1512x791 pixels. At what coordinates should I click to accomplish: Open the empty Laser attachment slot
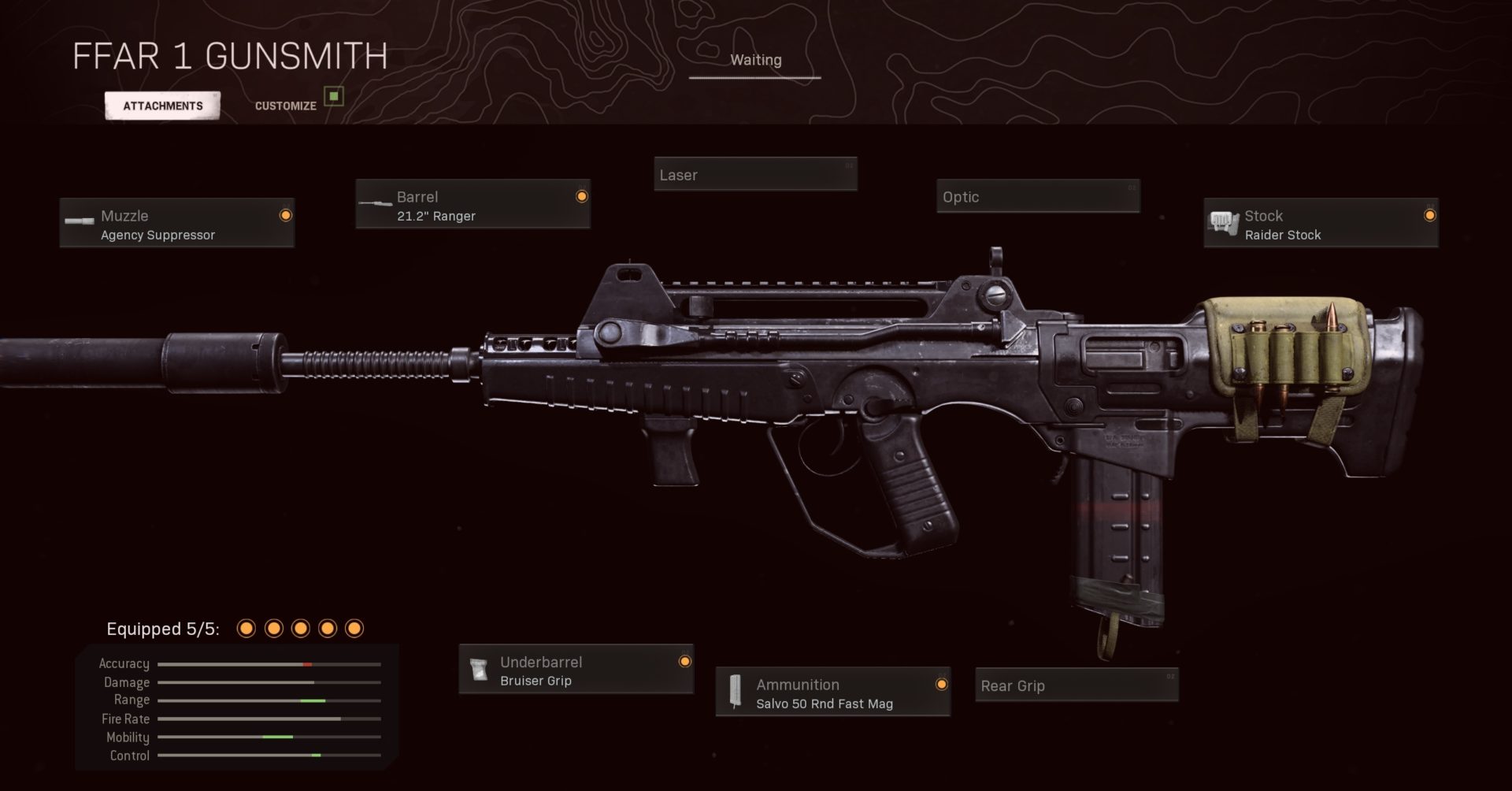[x=754, y=174]
